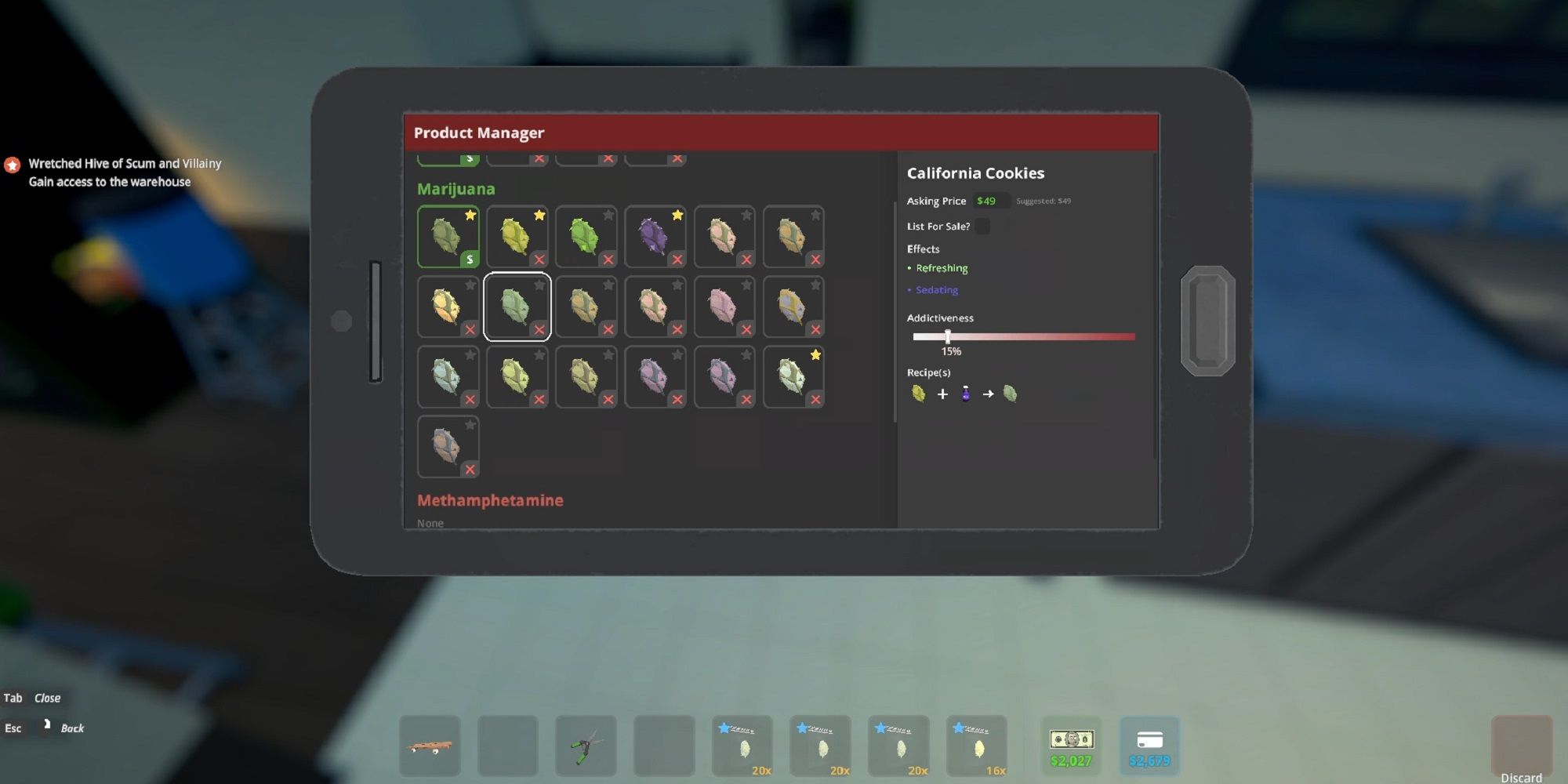Select the skateboard hotbar slot

pos(430,746)
